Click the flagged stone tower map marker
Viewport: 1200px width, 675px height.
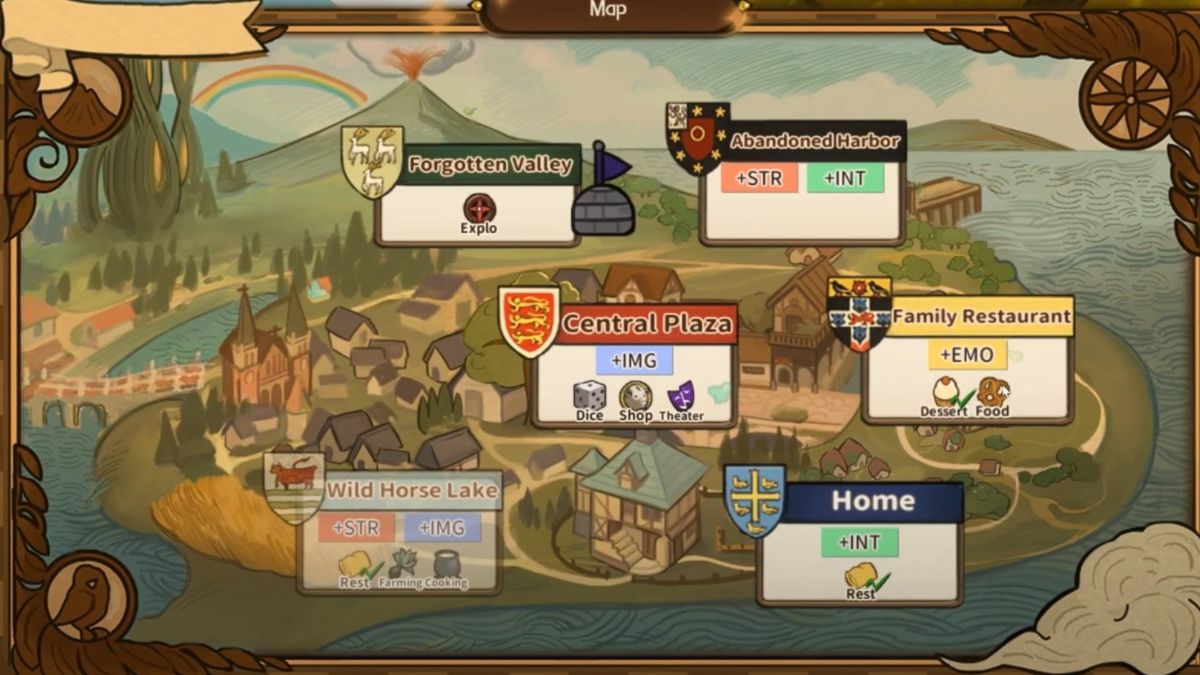pyautogui.click(x=603, y=196)
